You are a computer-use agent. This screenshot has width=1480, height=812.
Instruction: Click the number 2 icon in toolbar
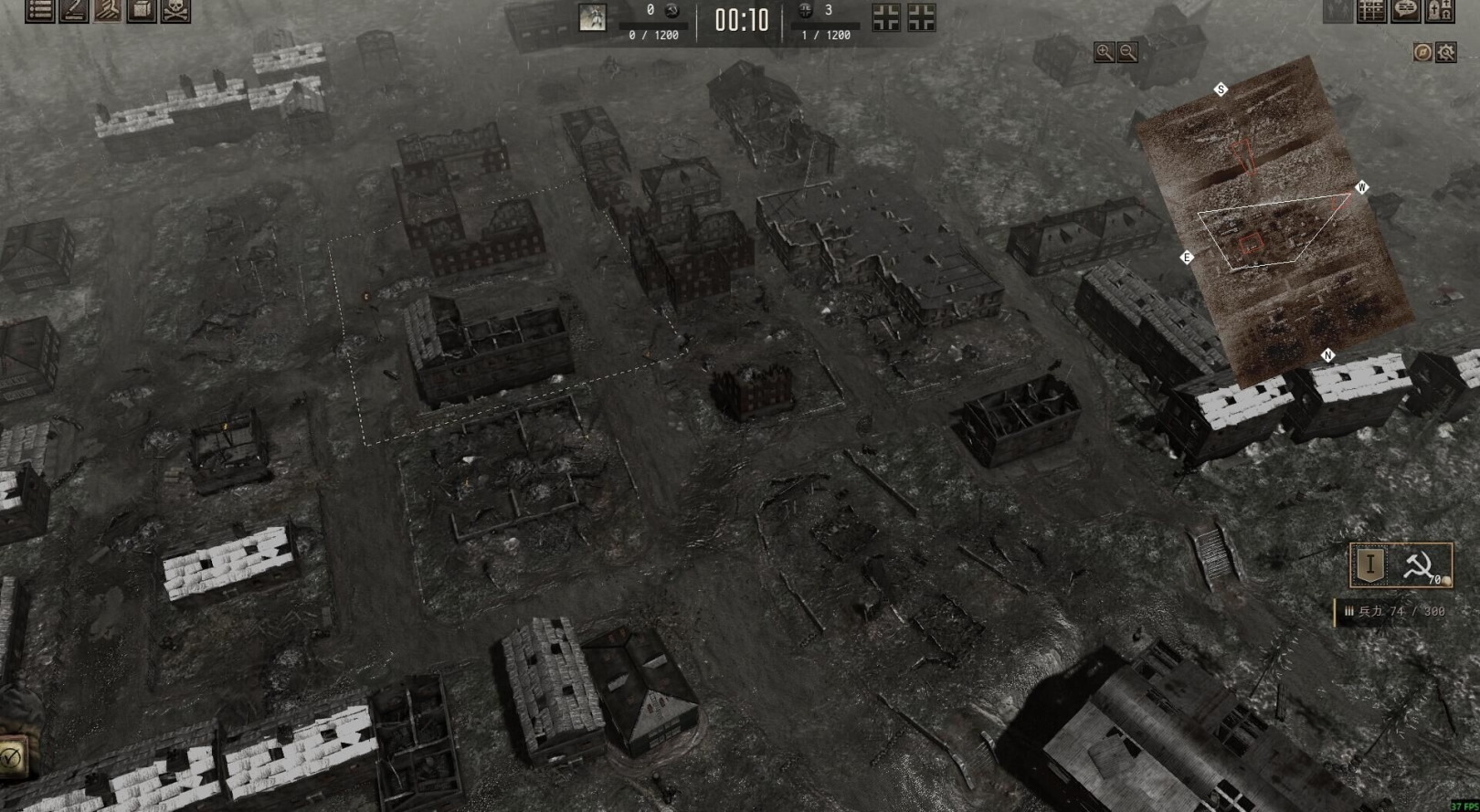point(73,10)
